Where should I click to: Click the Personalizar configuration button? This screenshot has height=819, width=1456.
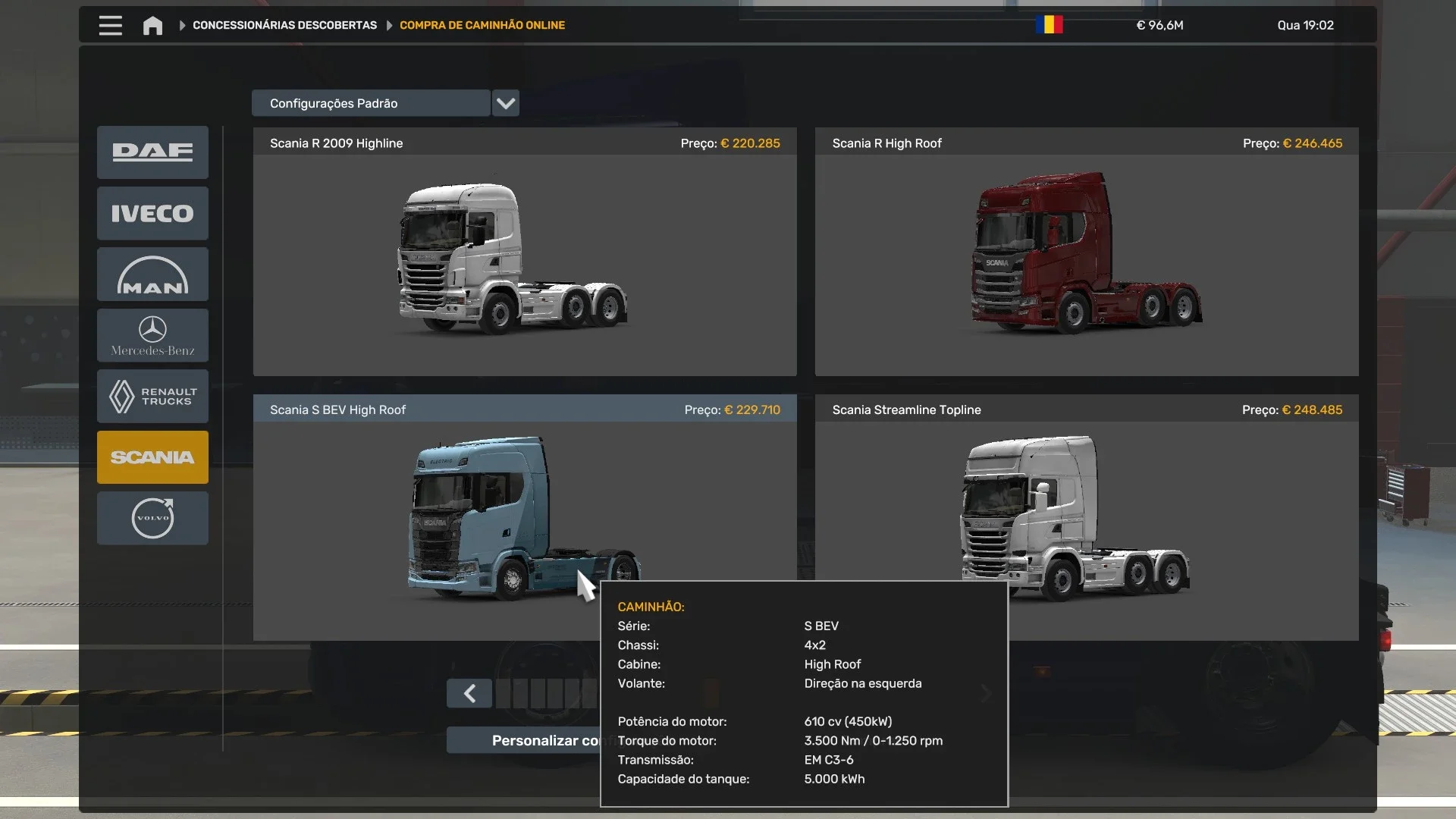531,740
